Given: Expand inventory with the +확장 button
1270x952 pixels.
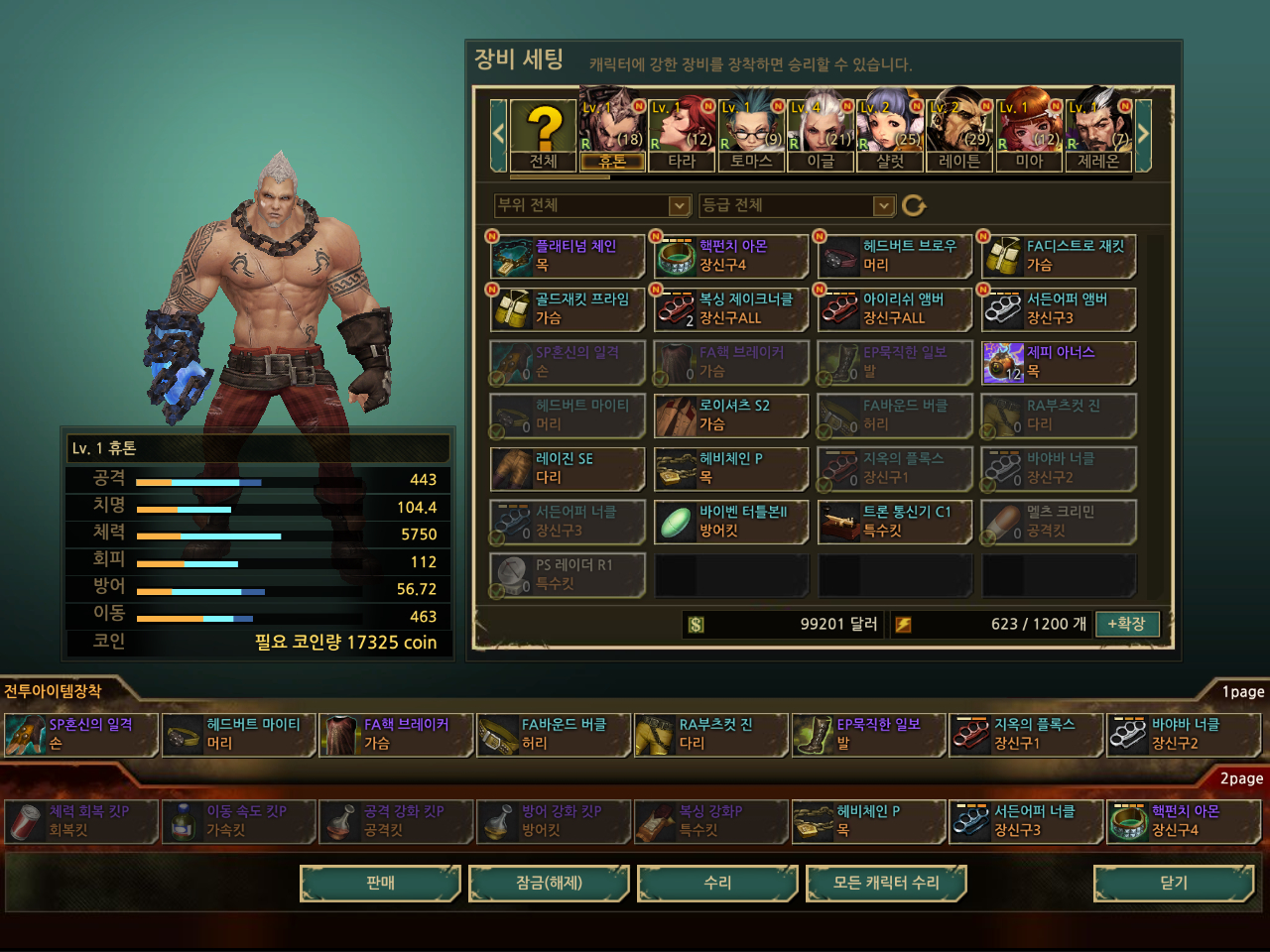Looking at the screenshot, I should pyautogui.click(x=1126, y=624).
